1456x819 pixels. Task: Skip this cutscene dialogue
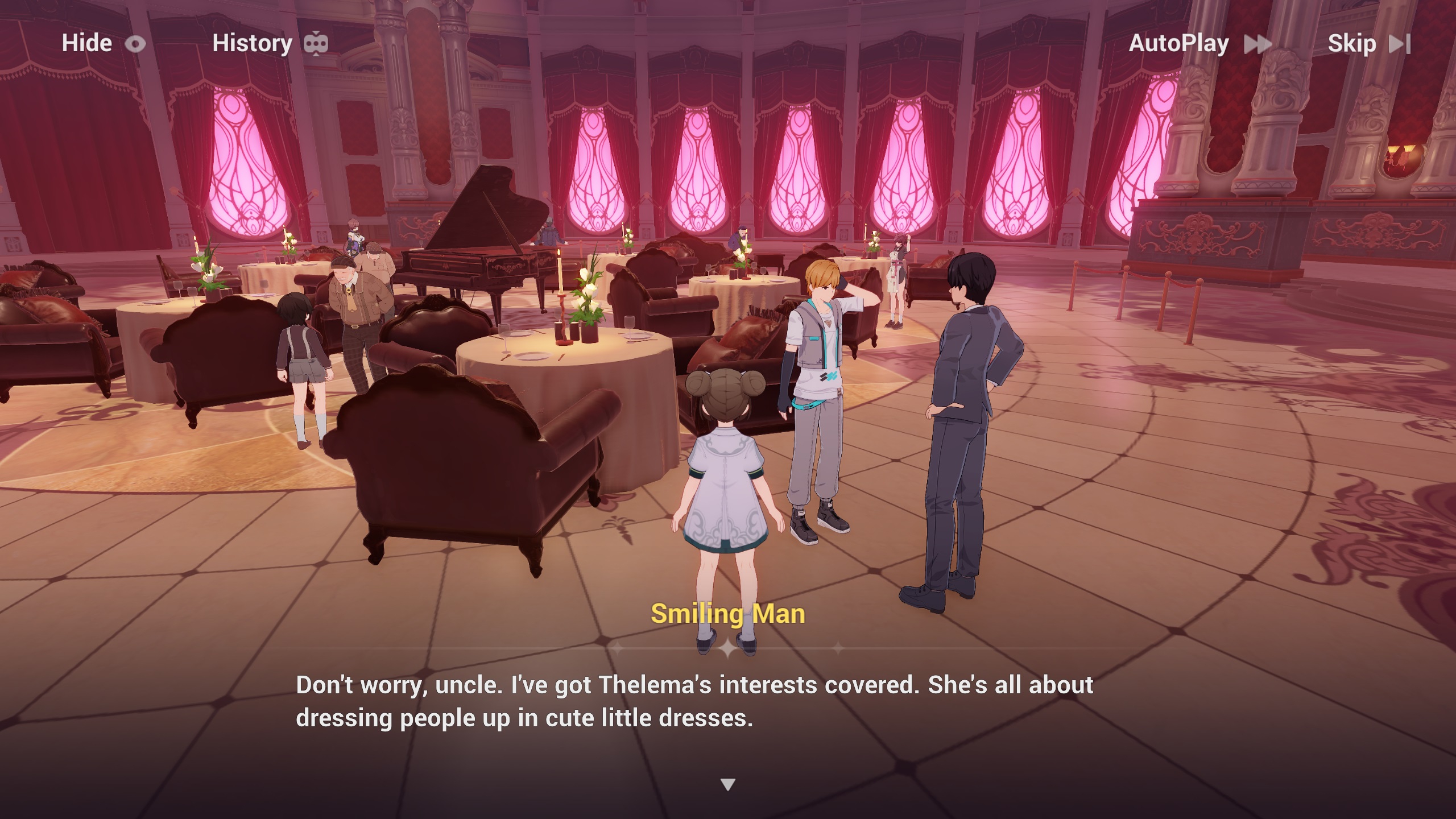(1368, 43)
